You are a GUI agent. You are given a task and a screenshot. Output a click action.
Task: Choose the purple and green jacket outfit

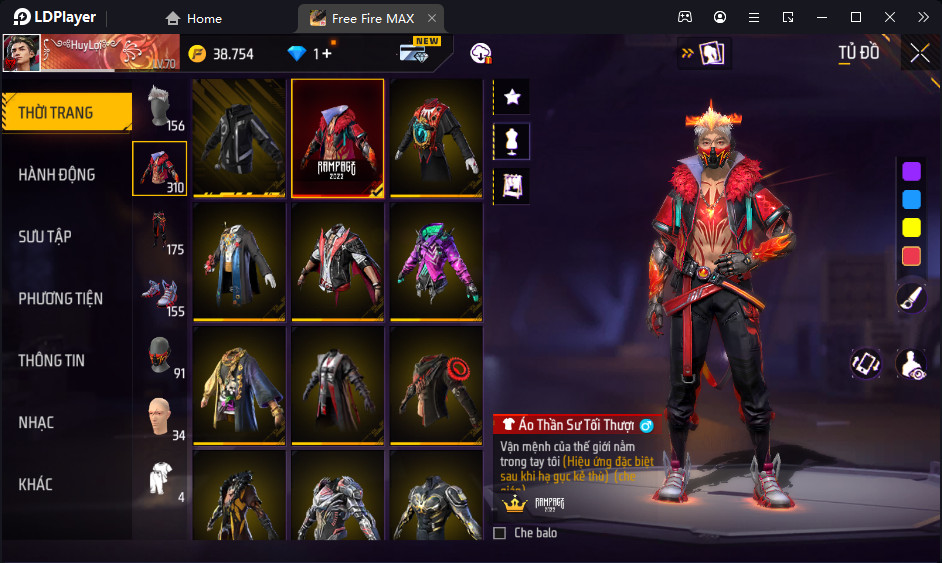436,262
